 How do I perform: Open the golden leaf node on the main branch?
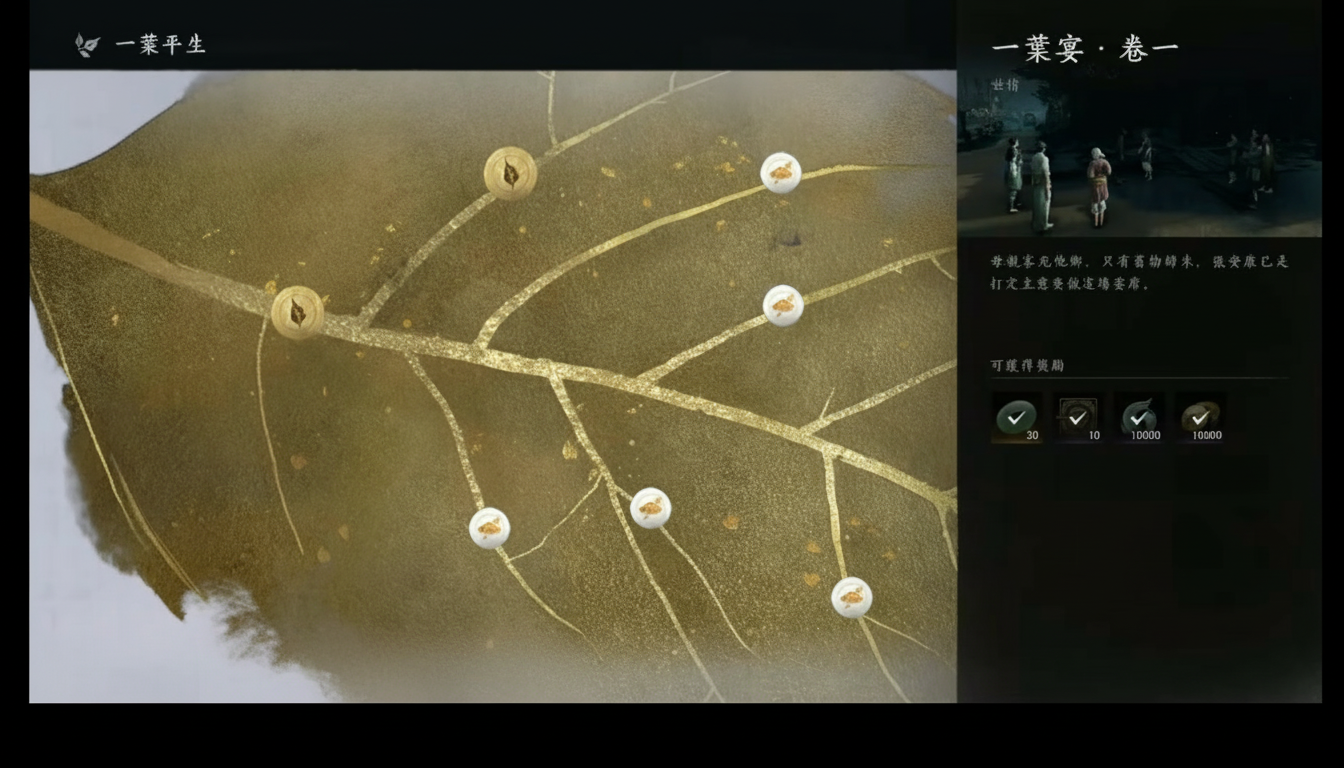pyautogui.click(x=295, y=311)
